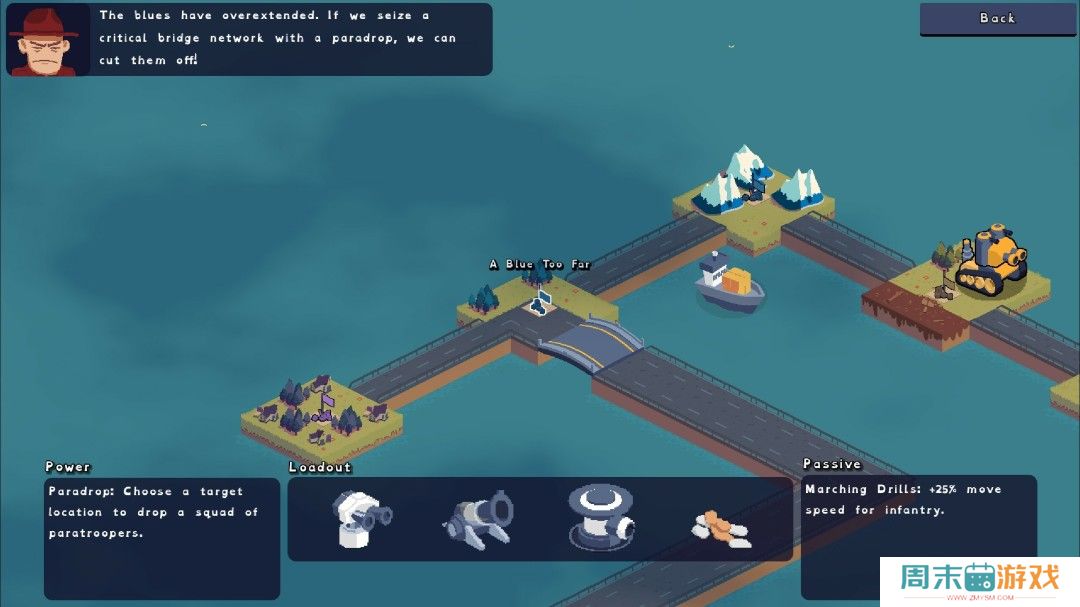The image size is (1080, 607).
Task: Select the sandbags loadout icon
Action: (722, 527)
